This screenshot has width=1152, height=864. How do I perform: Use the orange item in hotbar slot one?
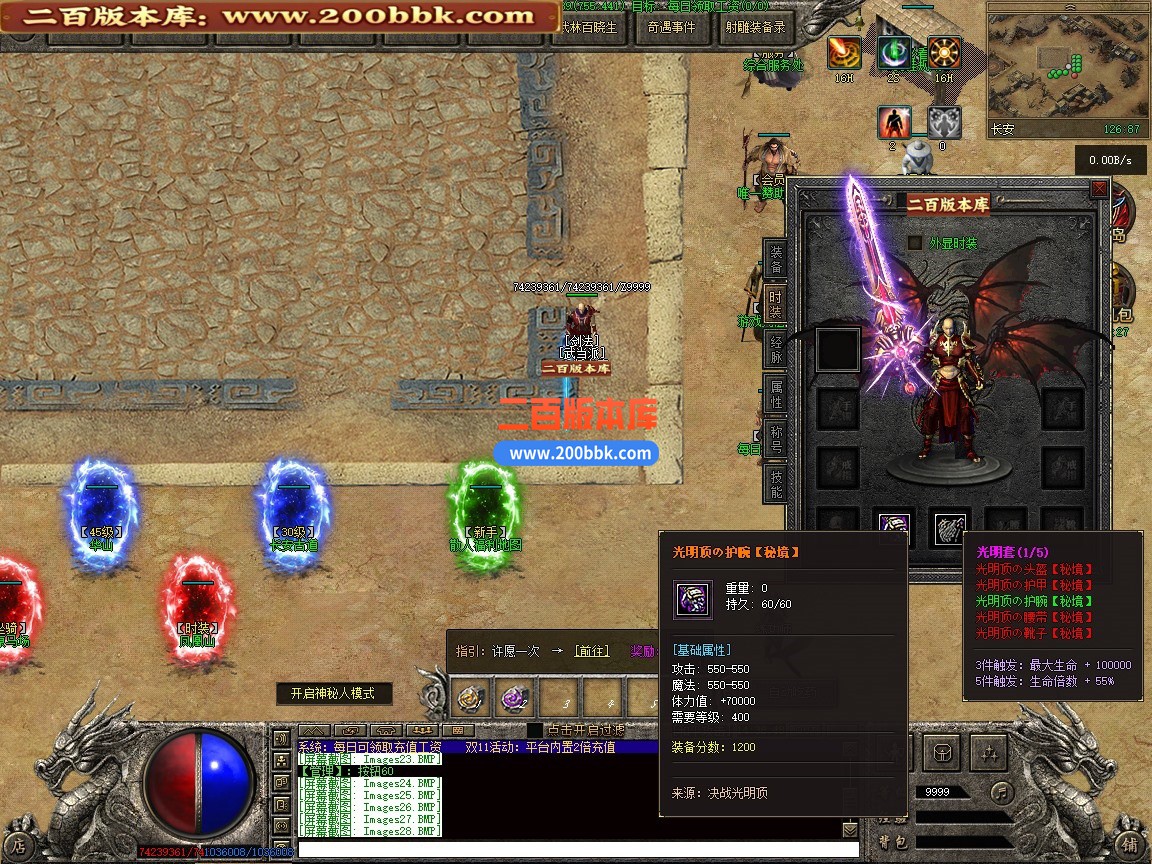pyautogui.click(x=472, y=696)
